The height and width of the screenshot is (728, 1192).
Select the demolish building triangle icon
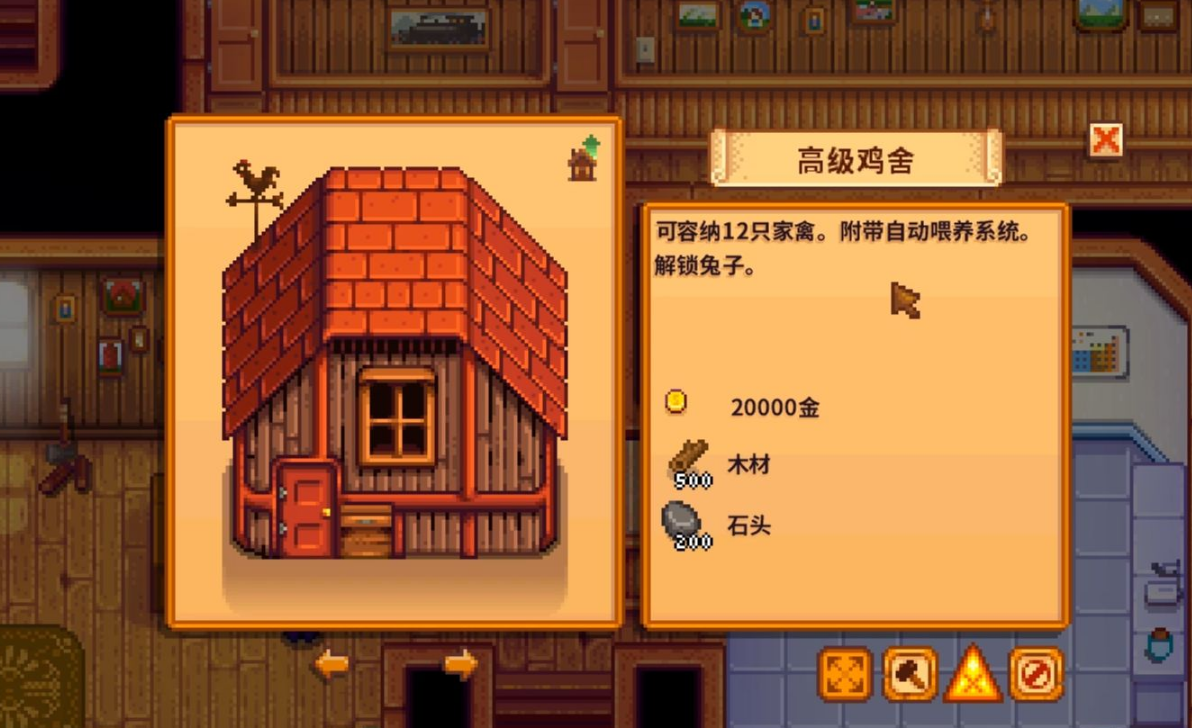pyautogui.click(x=972, y=674)
